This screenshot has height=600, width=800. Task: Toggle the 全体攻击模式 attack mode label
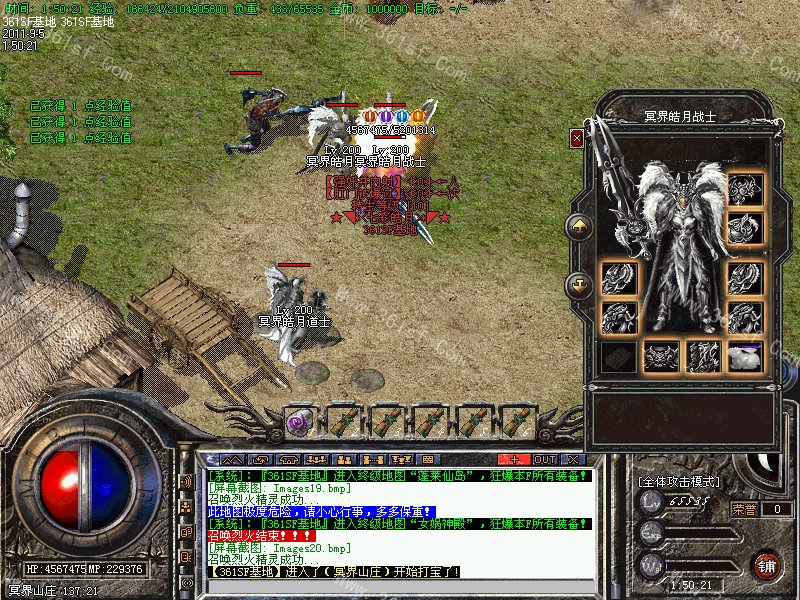679,481
